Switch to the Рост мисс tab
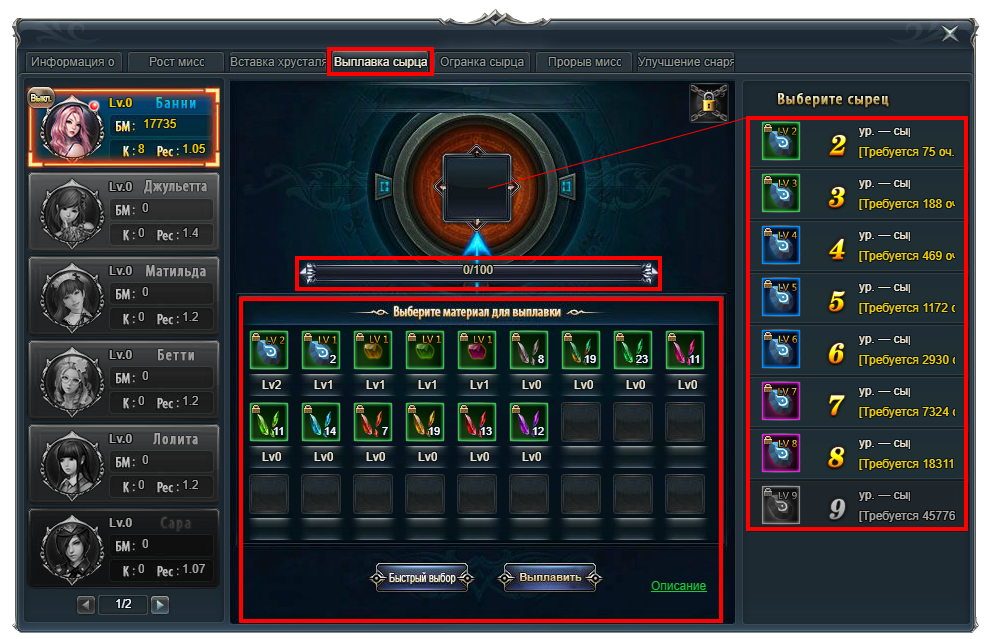This screenshot has height=639, width=988. (177, 62)
